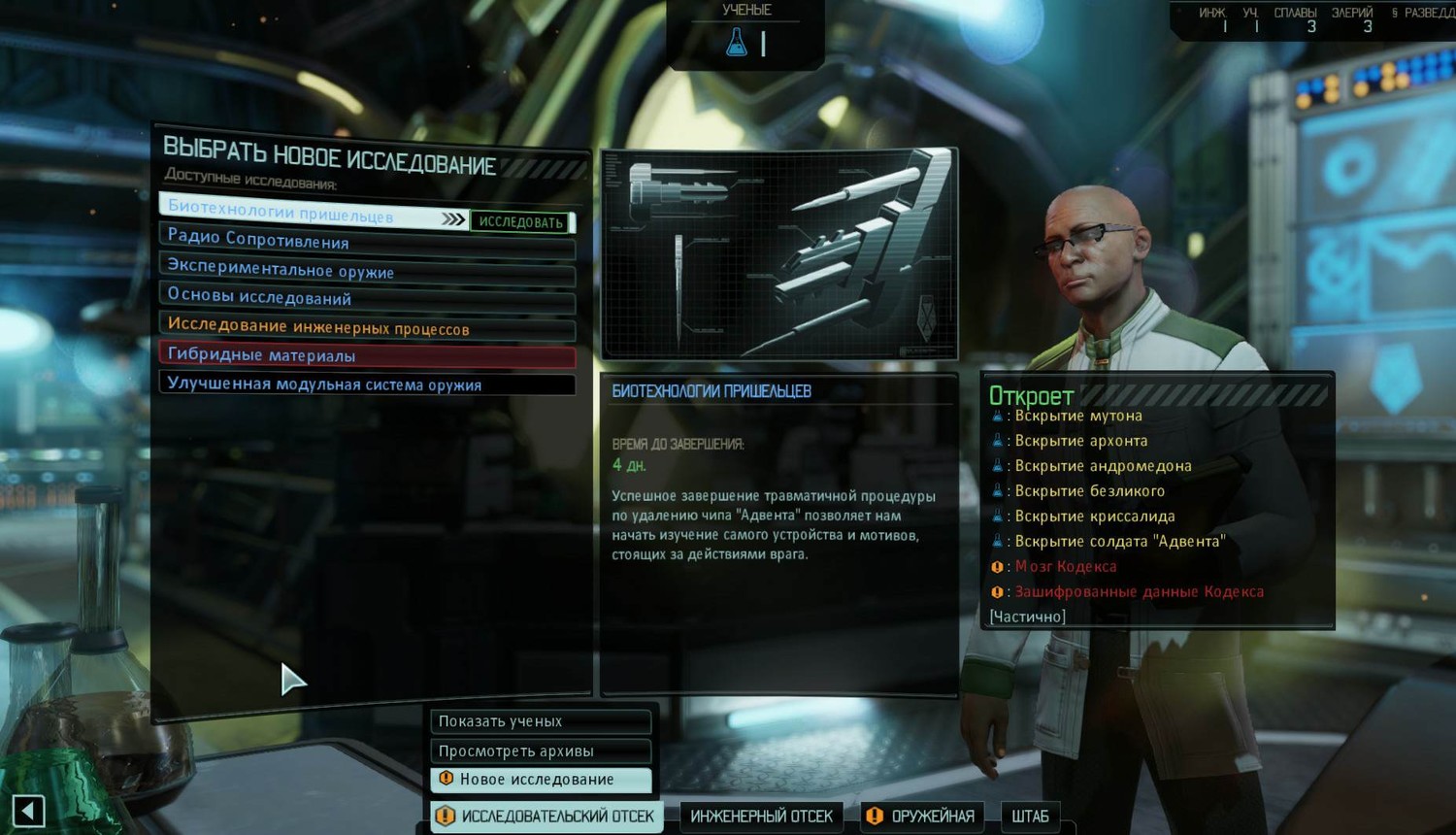This screenshot has height=835, width=1456.
Task: Open the Оружейная tab
Action: [x=923, y=817]
